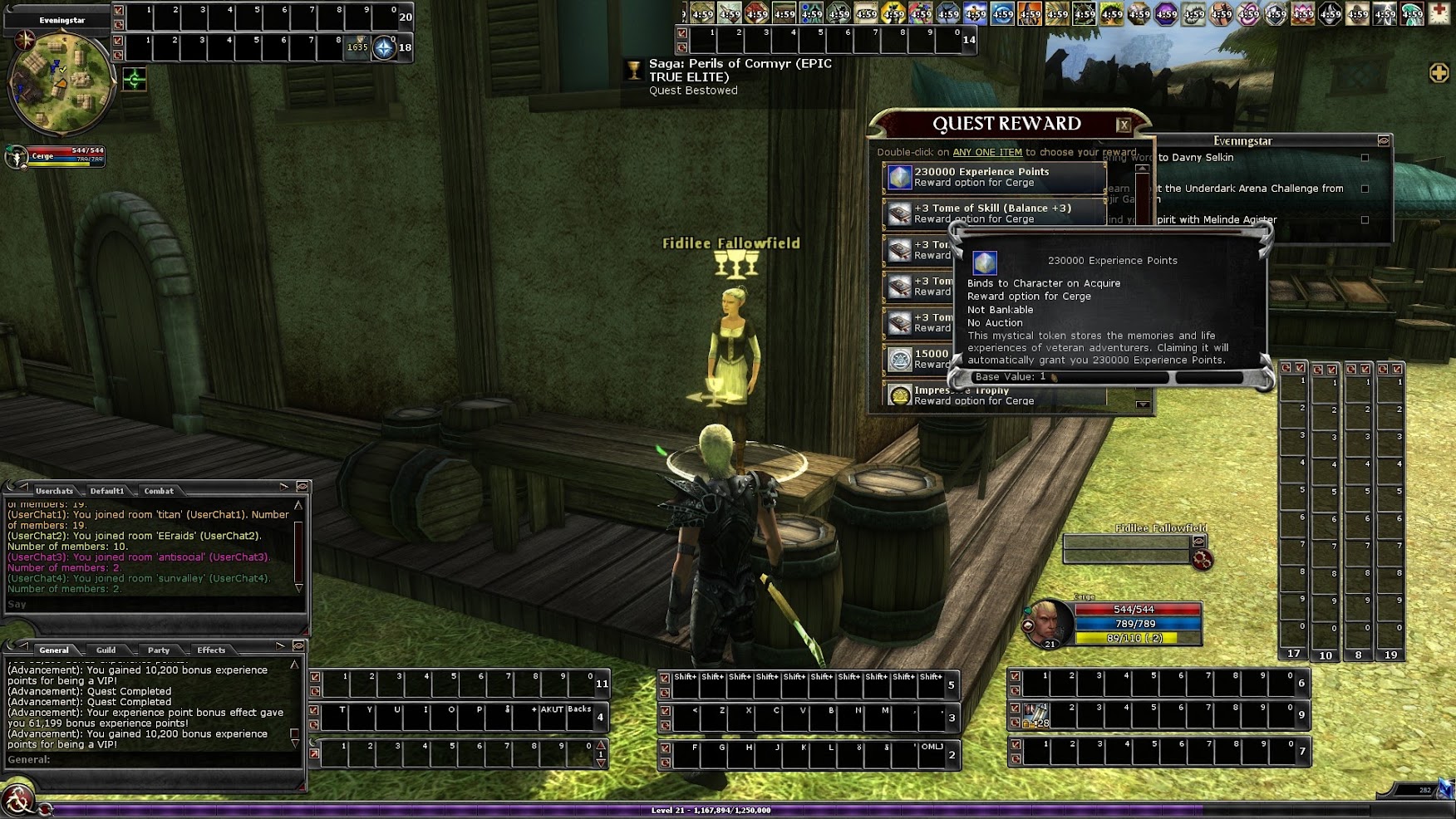The image size is (1456, 819).
Task: Tick the Underdark Arena Challenge objective checkbox
Action: tap(1365, 189)
